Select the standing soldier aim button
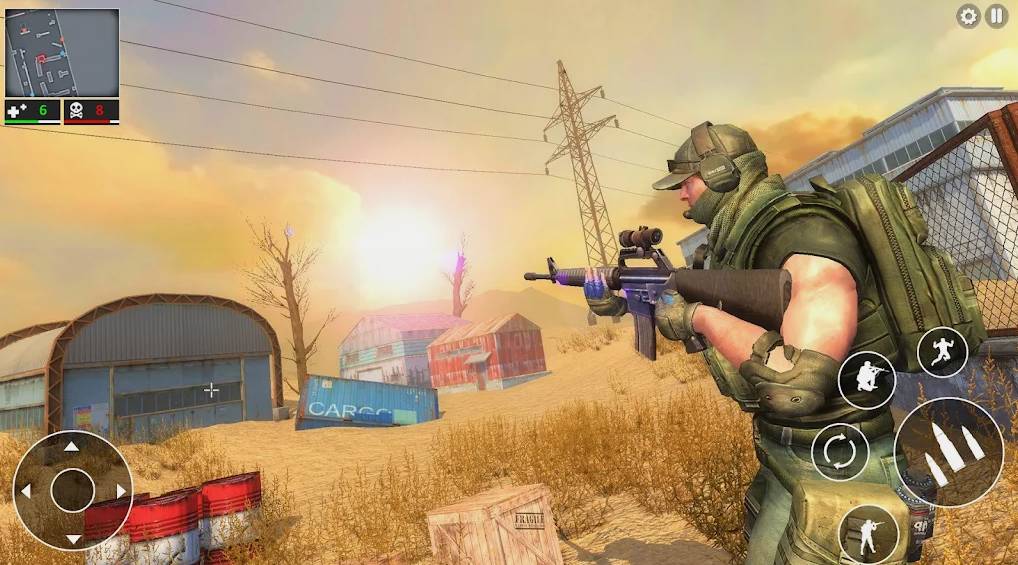This screenshot has height=565, width=1018. click(x=867, y=532)
